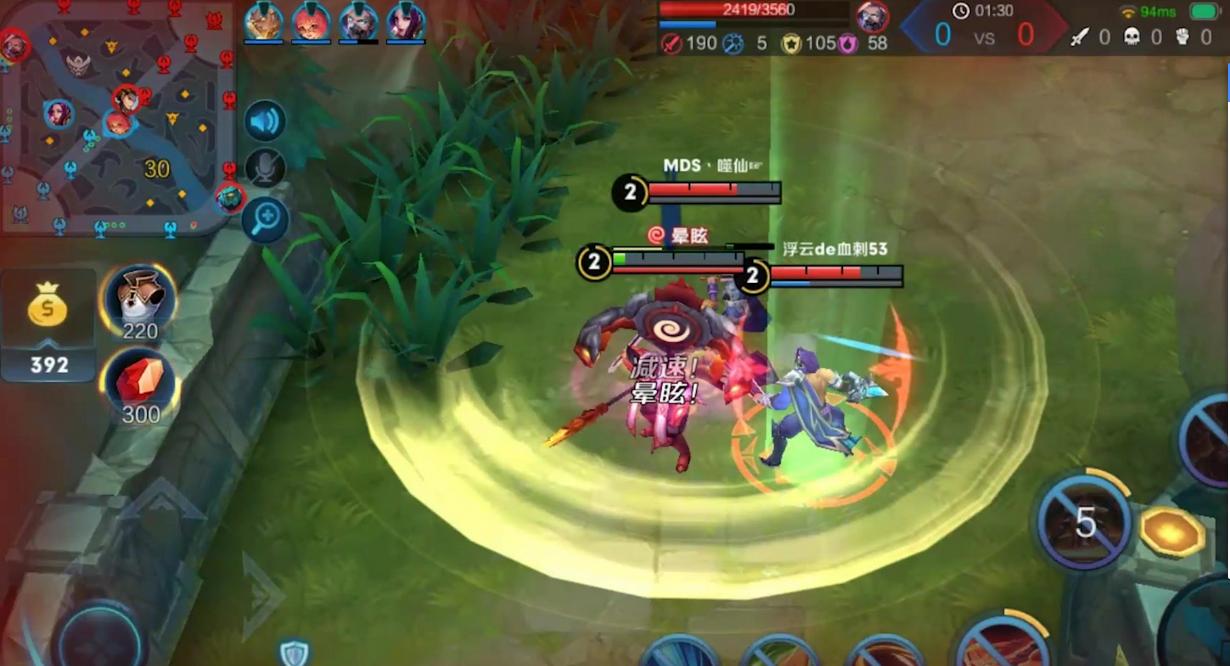Select the red-haired teammate portrait at top

(311, 20)
